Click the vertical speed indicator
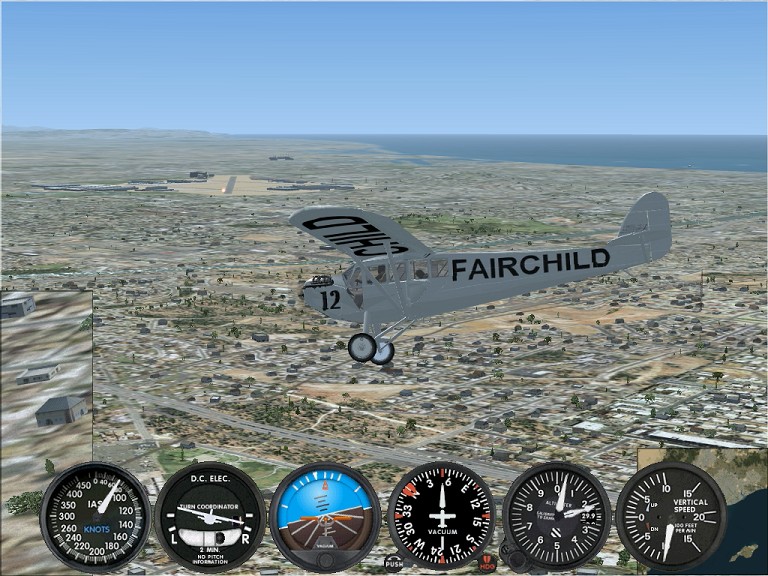Image resolution: width=768 pixels, height=576 pixels. [672, 516]
